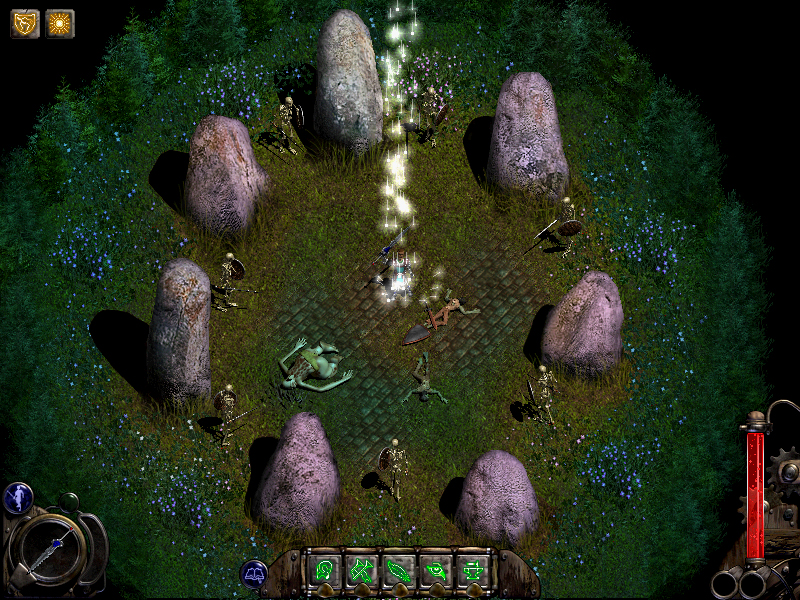Click the orange shield status icon
This screenshot has width=800, height=600.
[25, 23]
